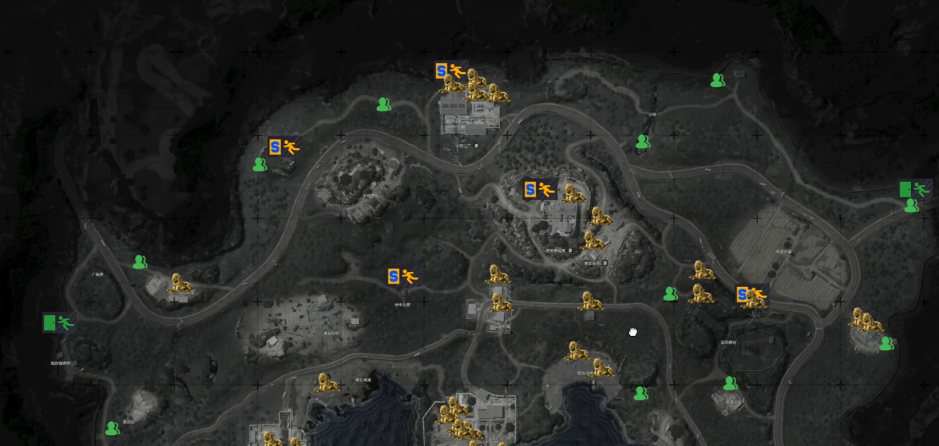Viewport: 939px width, 446px height.
Task: Select the isolated spawn marker with no surrounding icons
Action: click(x=400, y=276)
